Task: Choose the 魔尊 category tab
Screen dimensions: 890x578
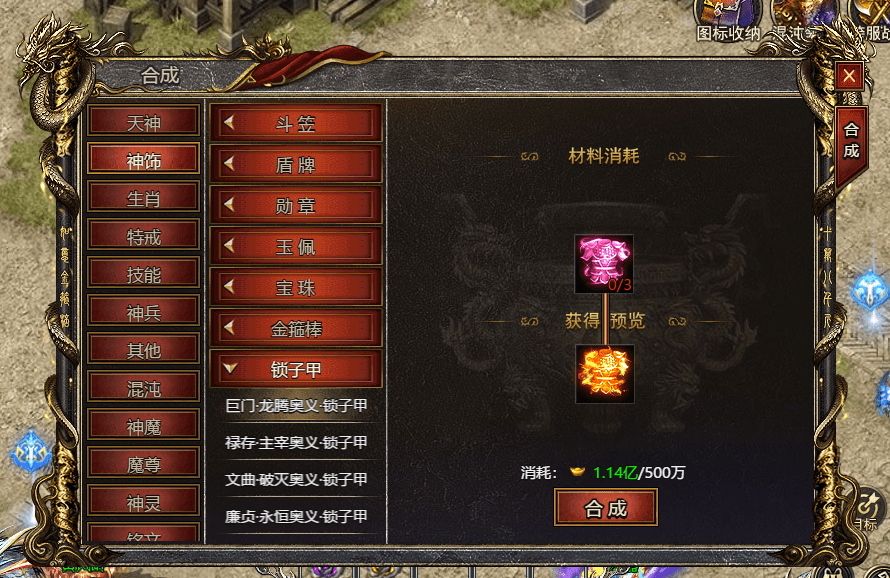Action: [x=143, y=464]
